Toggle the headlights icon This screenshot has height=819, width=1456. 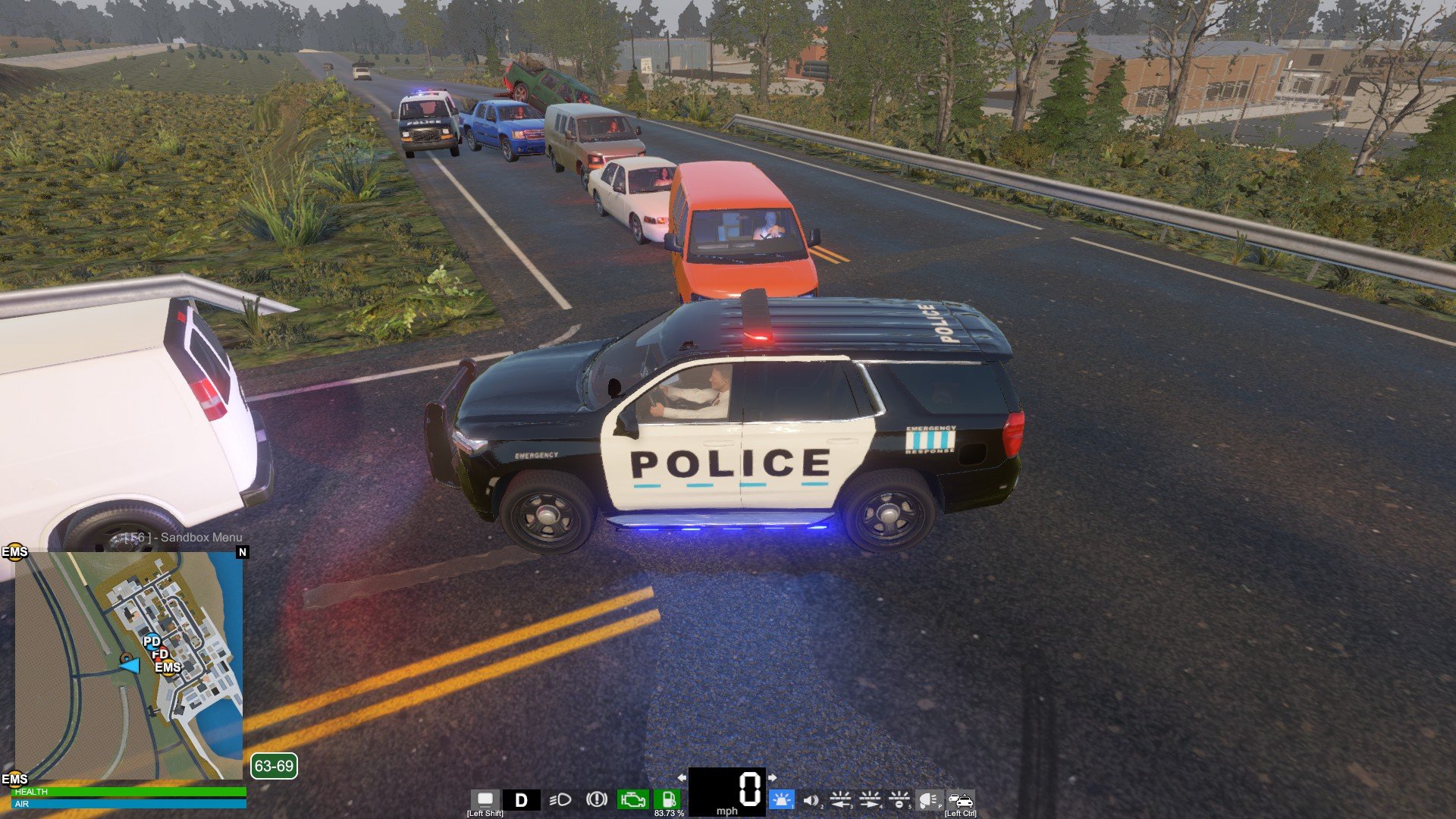pyautogui.click(x=560, y=800)
